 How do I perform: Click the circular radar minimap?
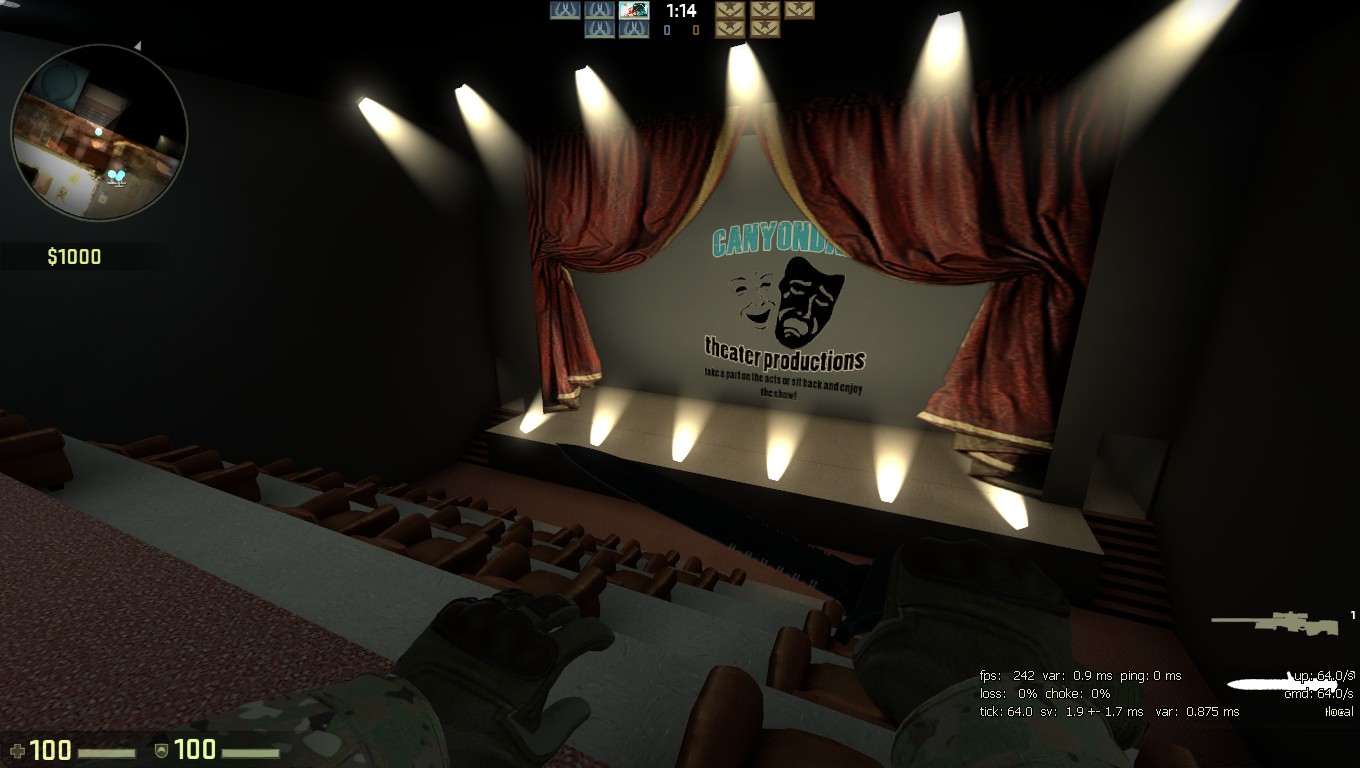coord(98,132)
